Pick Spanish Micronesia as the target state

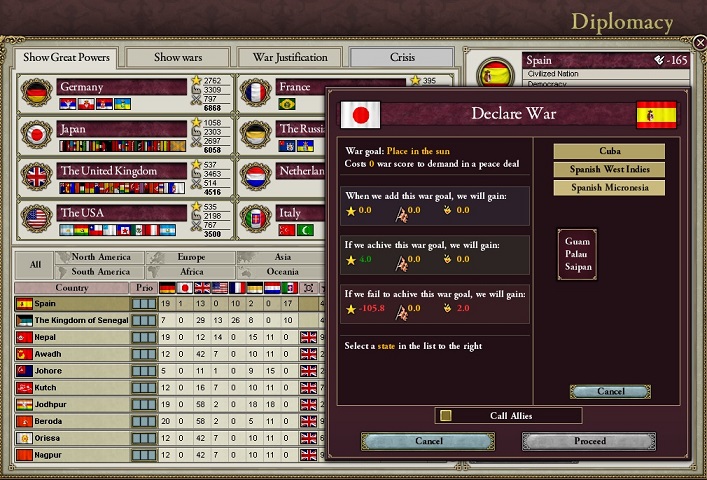(x=609, y=187)
